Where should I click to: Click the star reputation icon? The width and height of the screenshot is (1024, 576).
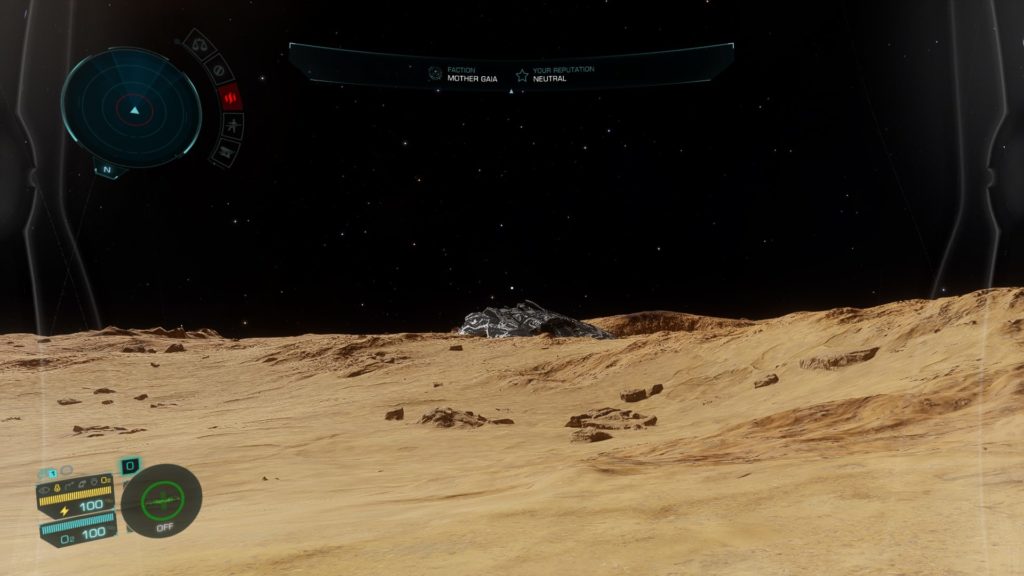pyautogui.click(x=521, y=74)
